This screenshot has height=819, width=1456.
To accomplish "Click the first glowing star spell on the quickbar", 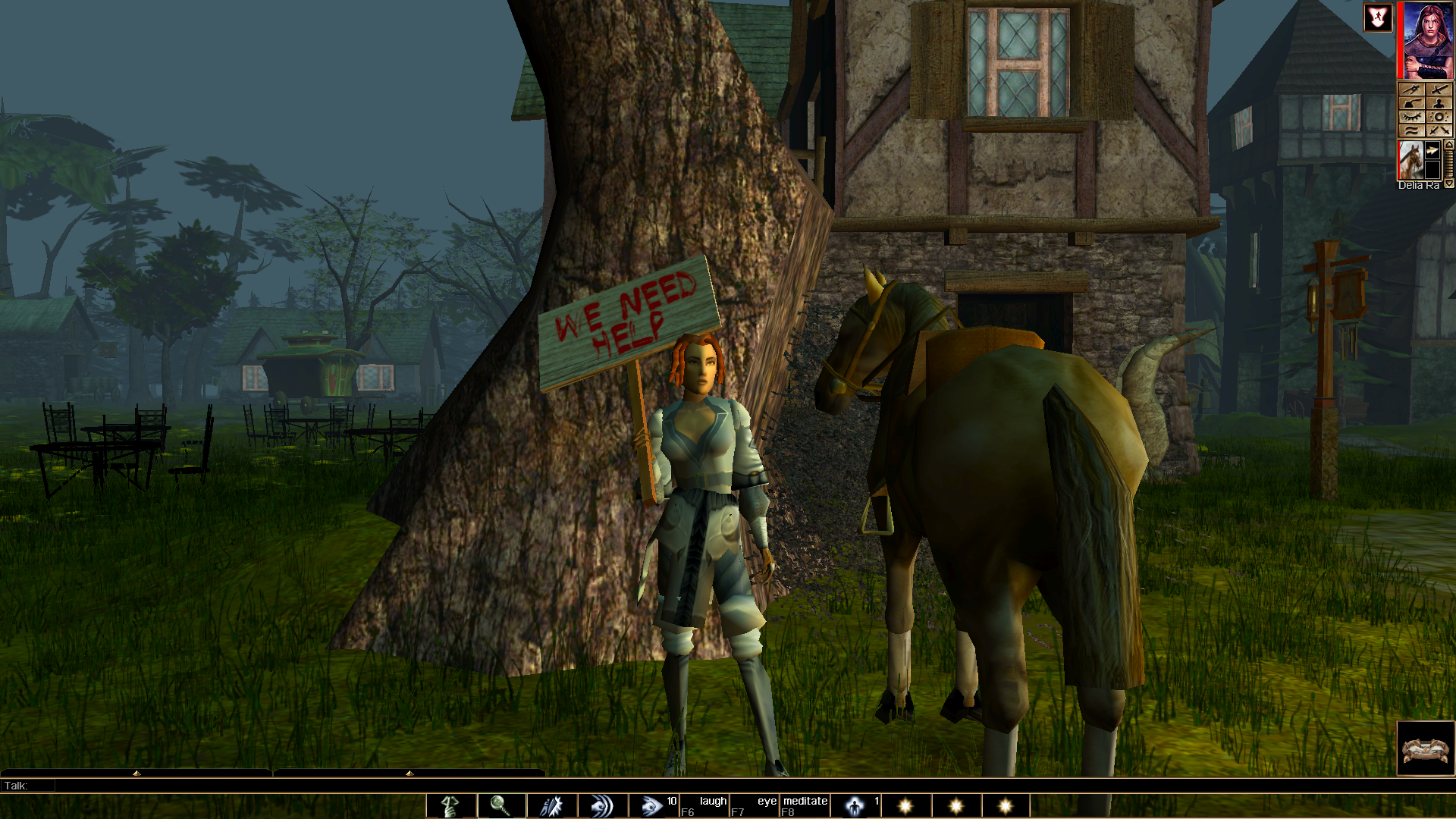I will [x=905, y=806].
